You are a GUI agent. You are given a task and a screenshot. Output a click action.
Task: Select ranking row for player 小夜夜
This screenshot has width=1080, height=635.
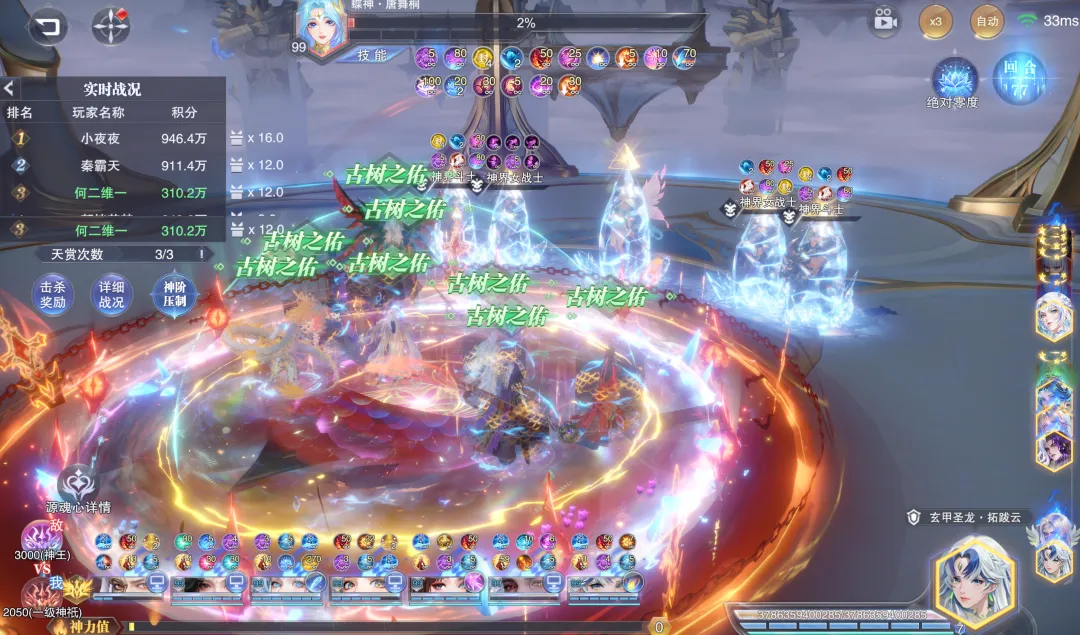pos(110,139)
